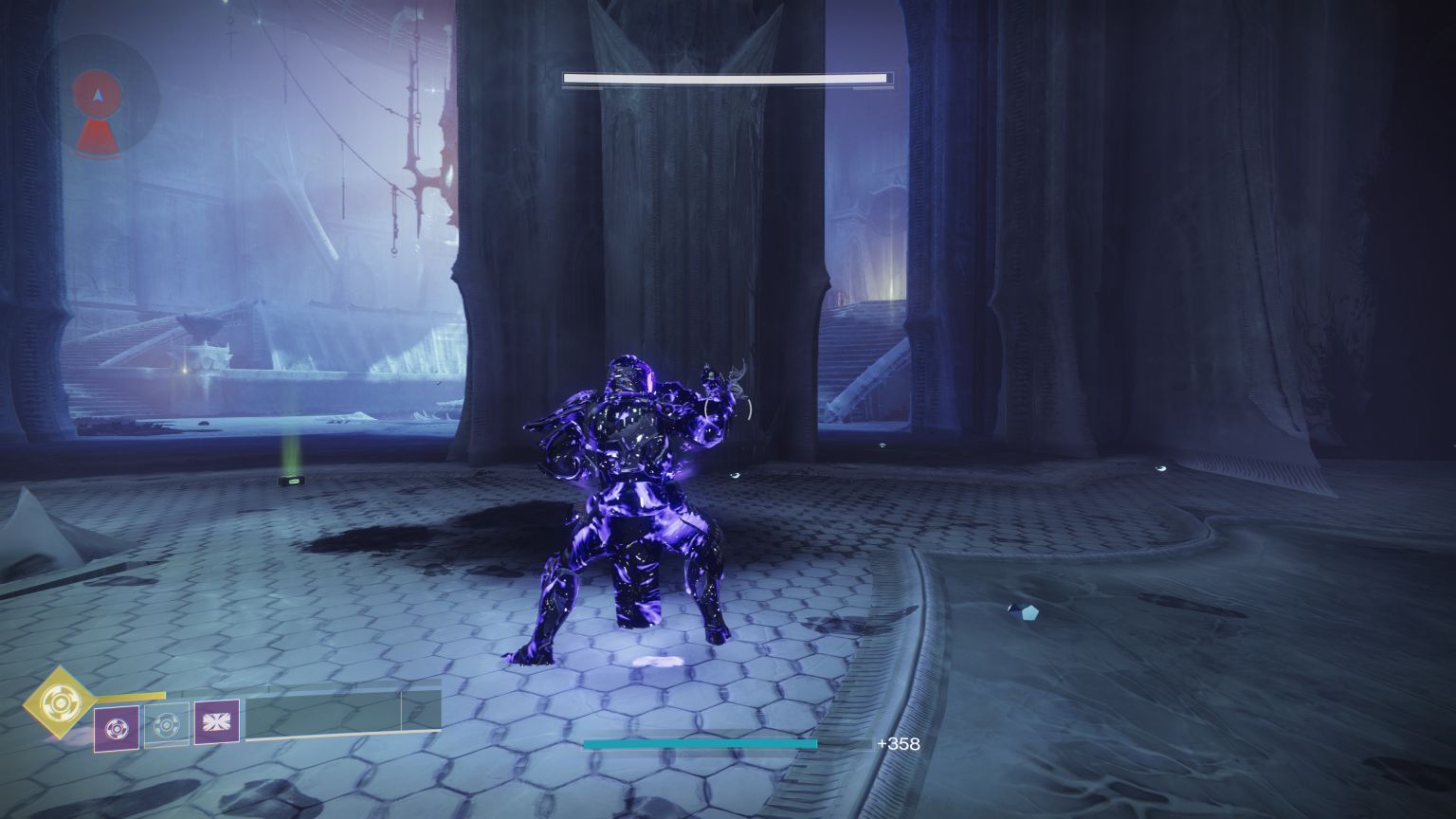Click the teal Super energy progress bar
1456x819 pixels.
pos(700,745)
